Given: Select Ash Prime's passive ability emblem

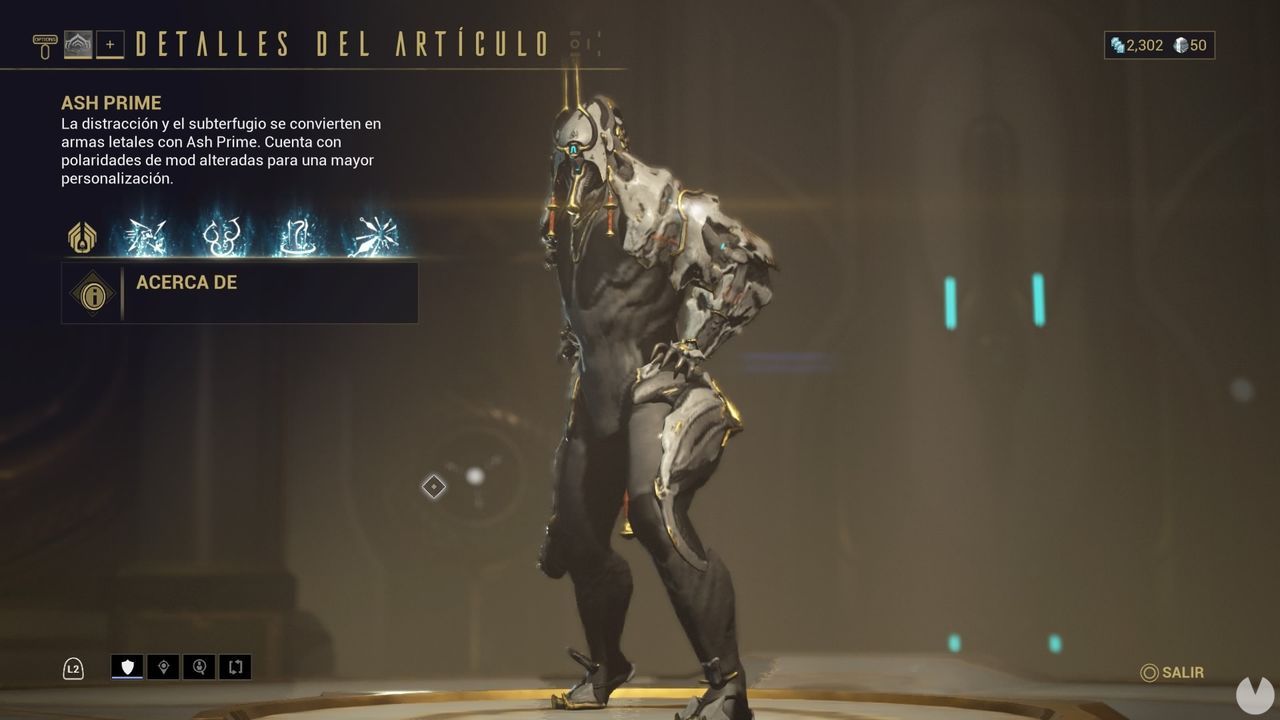Looking at the screenshot, I should pyautogui.click(x=80, y=237).
